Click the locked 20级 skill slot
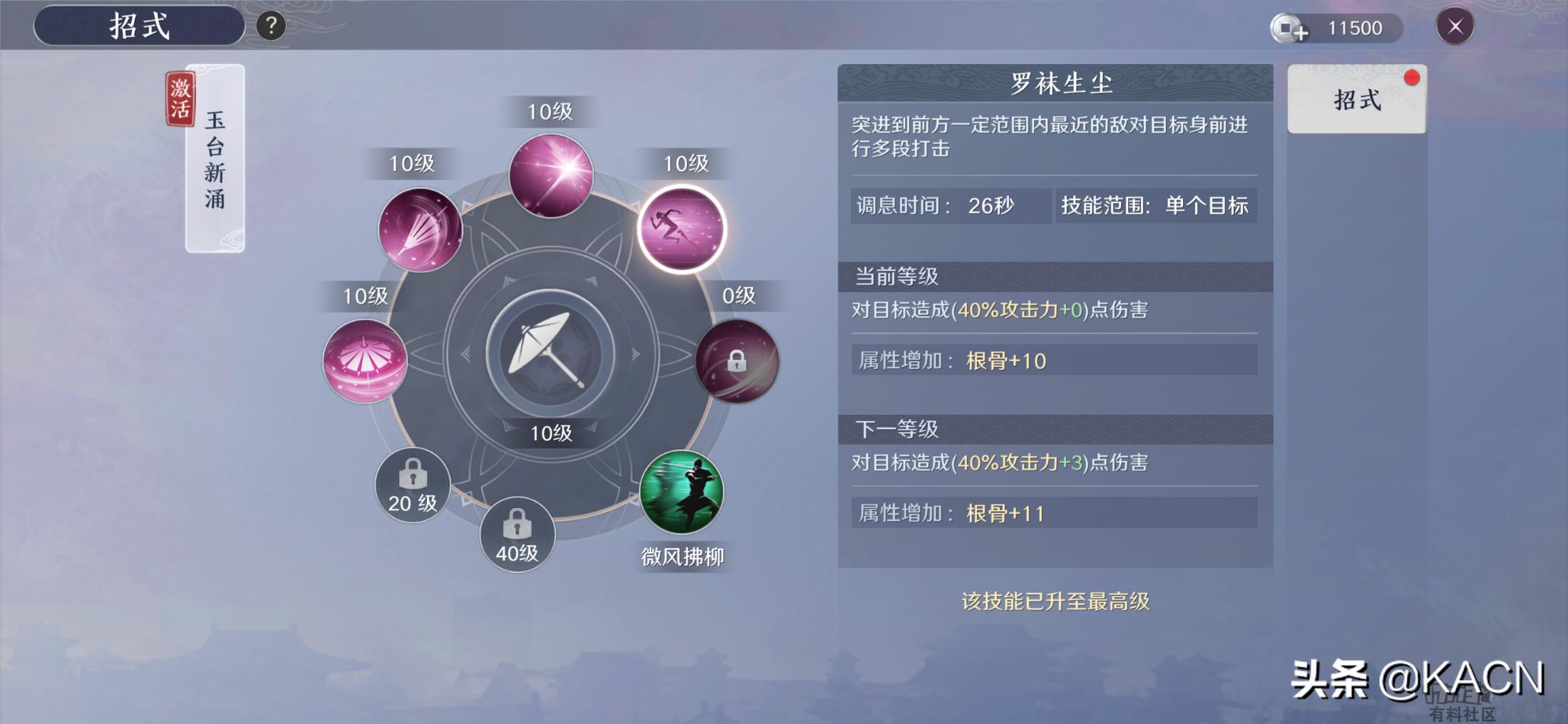The width and height of the screenshot is (1568, 724). coord(412,485)
